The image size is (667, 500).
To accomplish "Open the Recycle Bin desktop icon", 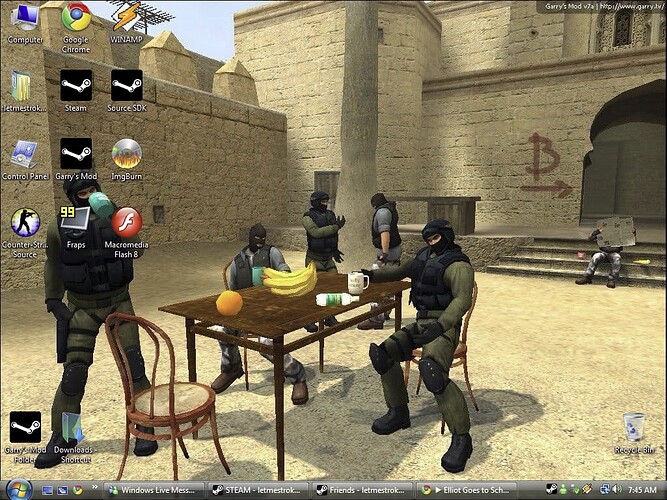I will [x=633, y=428].
